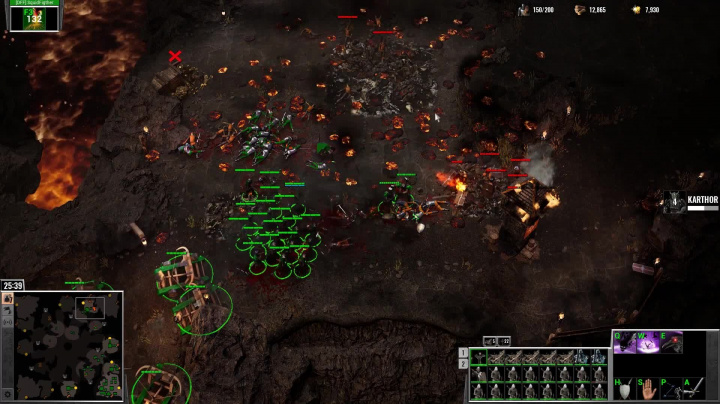
Task: Activate the Q skull ability
Action: tap(625, 342)
